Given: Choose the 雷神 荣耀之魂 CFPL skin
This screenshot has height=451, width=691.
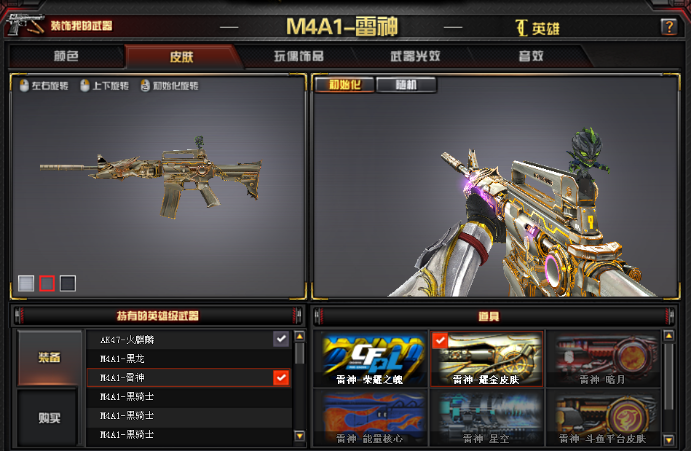Looking at the screenshot, I should coord(369,359).
